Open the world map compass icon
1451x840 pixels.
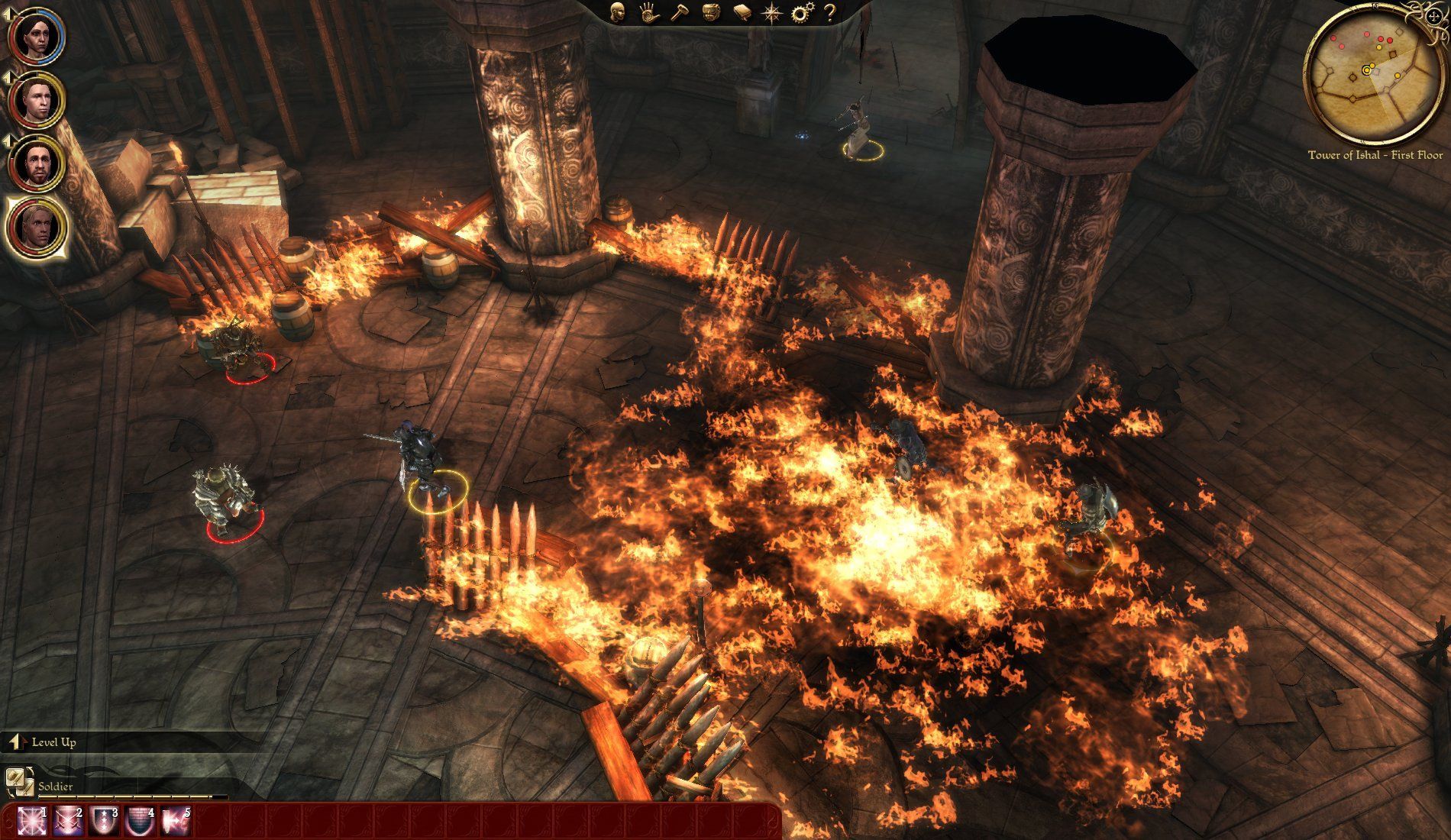771,11
